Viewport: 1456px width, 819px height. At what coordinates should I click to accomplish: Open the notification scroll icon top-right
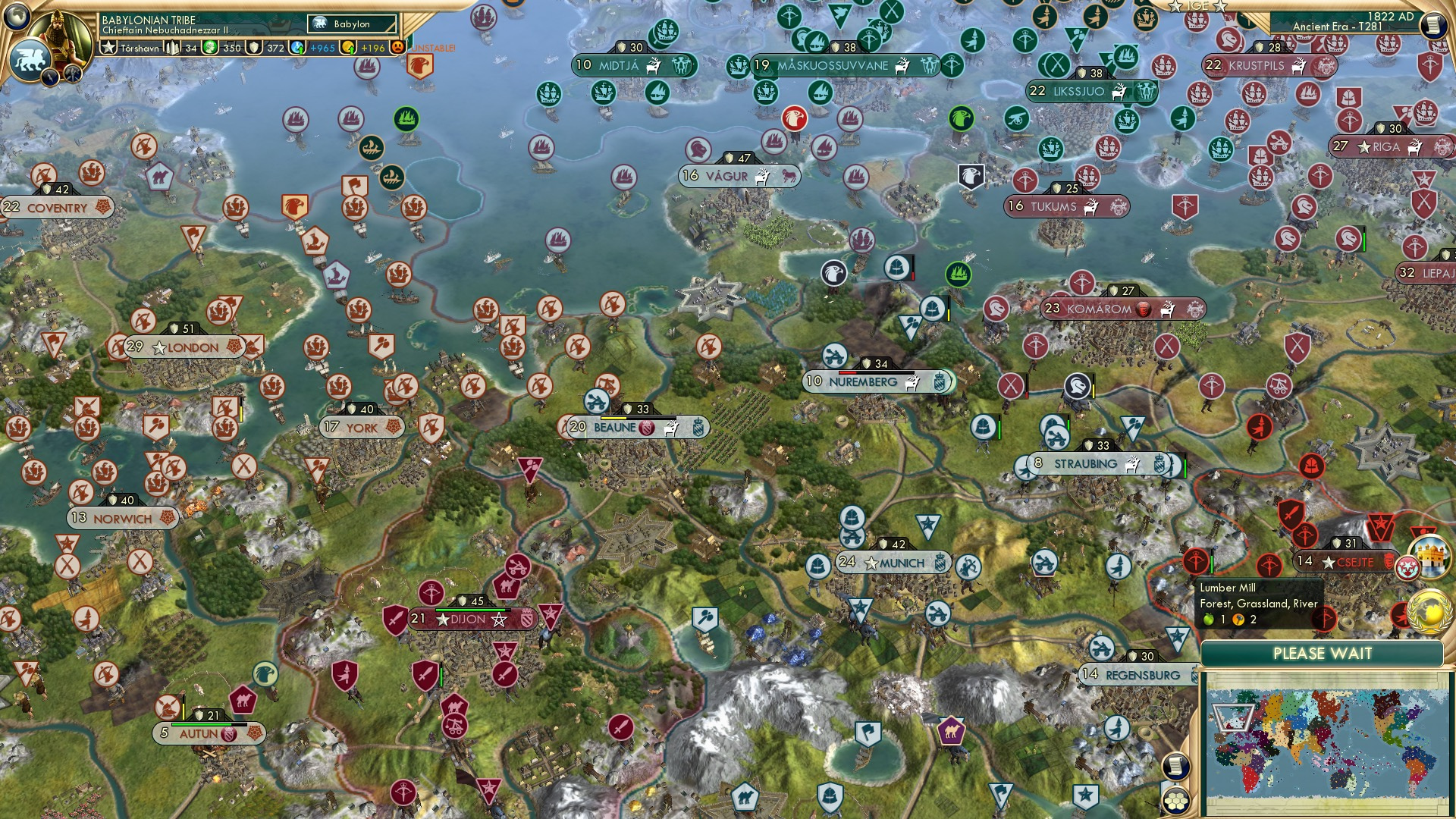pyautogui.click(x=1434, y=24)
